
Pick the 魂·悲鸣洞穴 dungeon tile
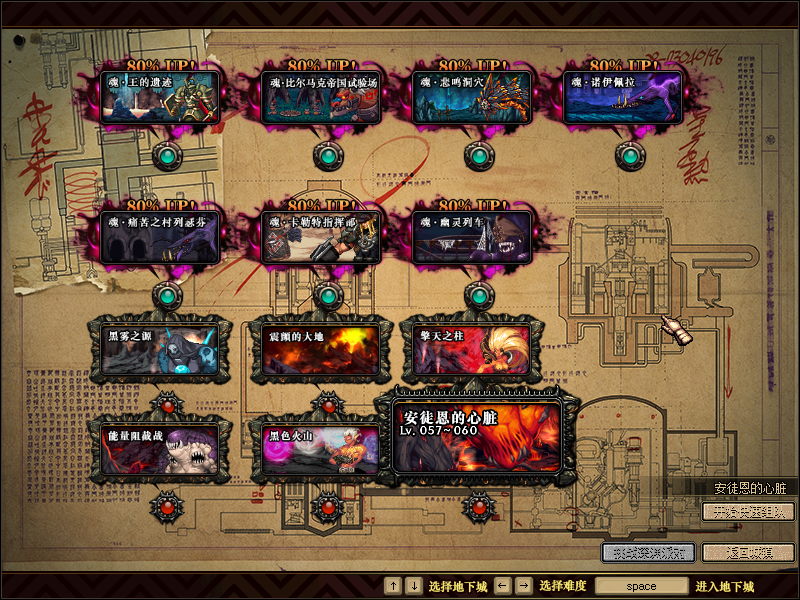coord(472,97)
